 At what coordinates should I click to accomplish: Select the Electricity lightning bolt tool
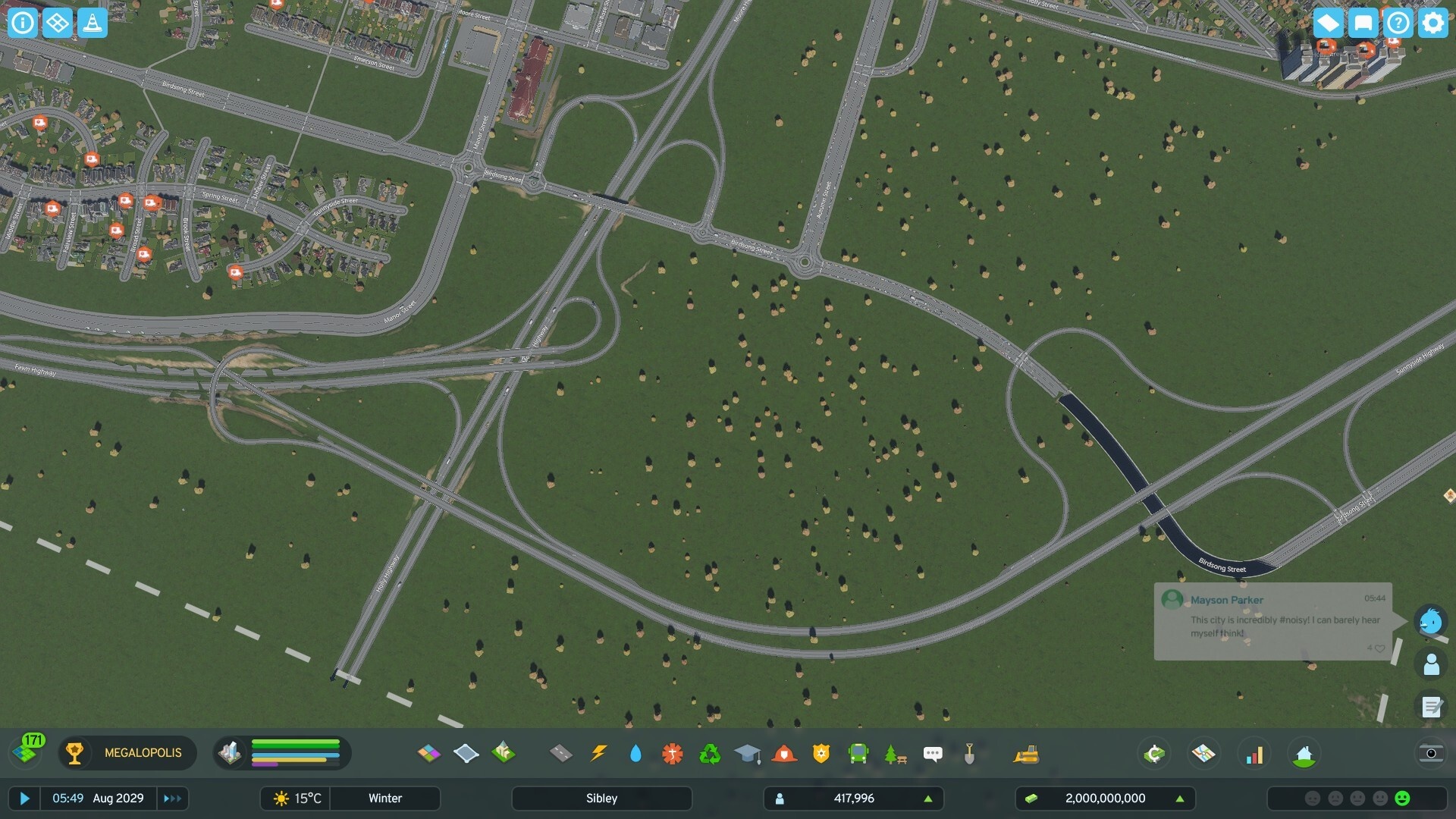click(598, 753)
